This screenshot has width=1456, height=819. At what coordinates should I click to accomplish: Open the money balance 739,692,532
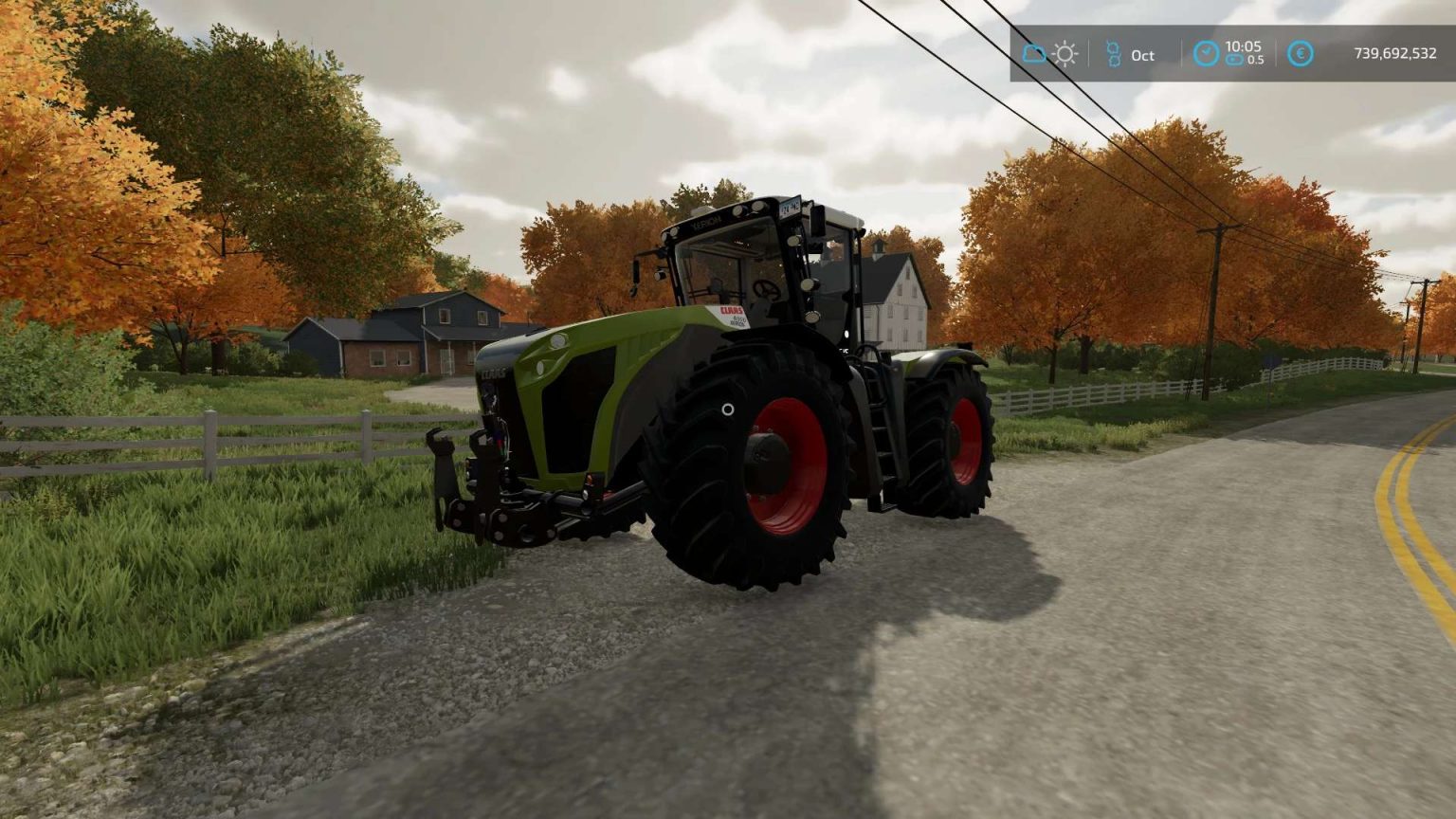click(x=1395, y=53)
